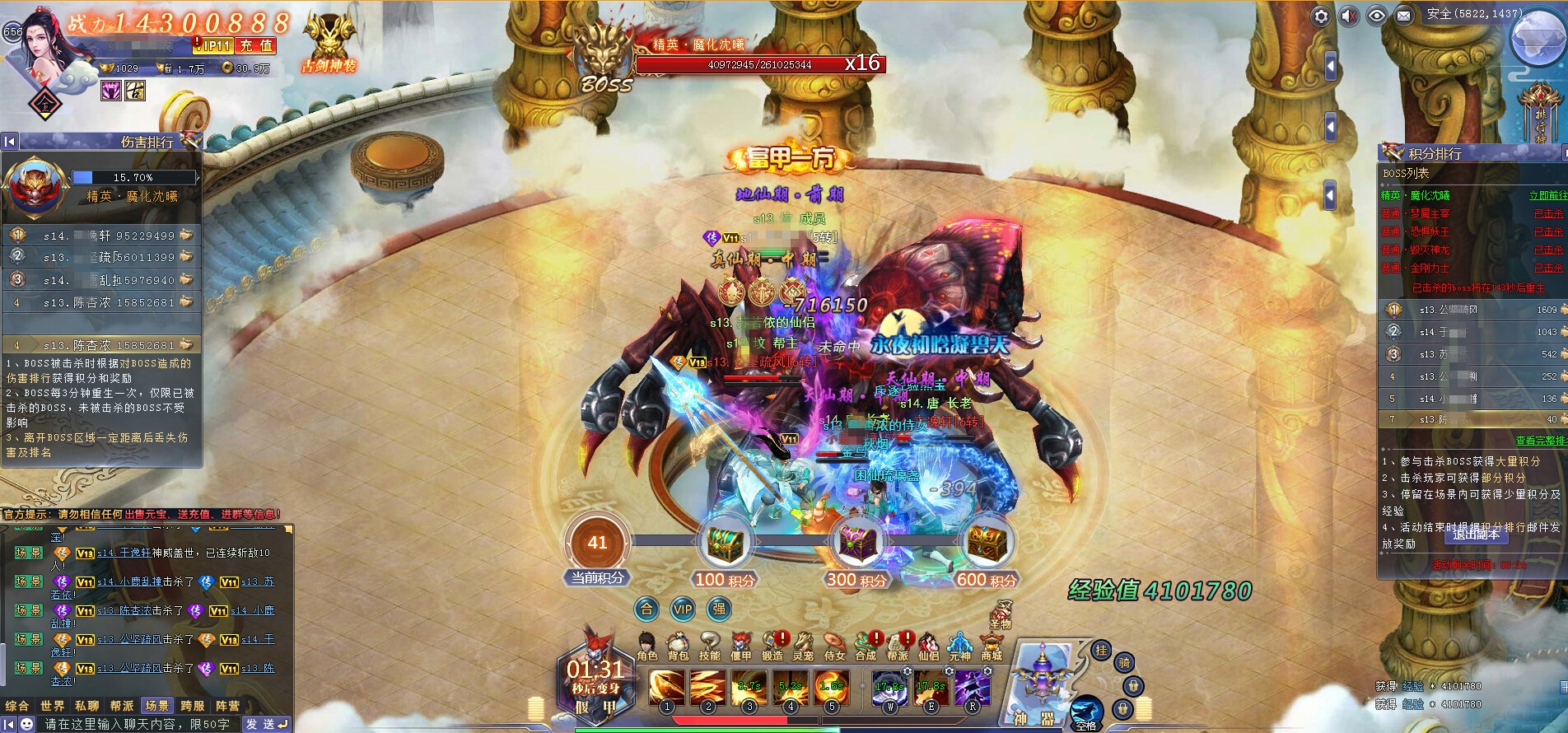Image resolution: width=1568 pixels, height=733 pixels.
Task: Open the 背包 bag inventory
Action: pos(678,647)
